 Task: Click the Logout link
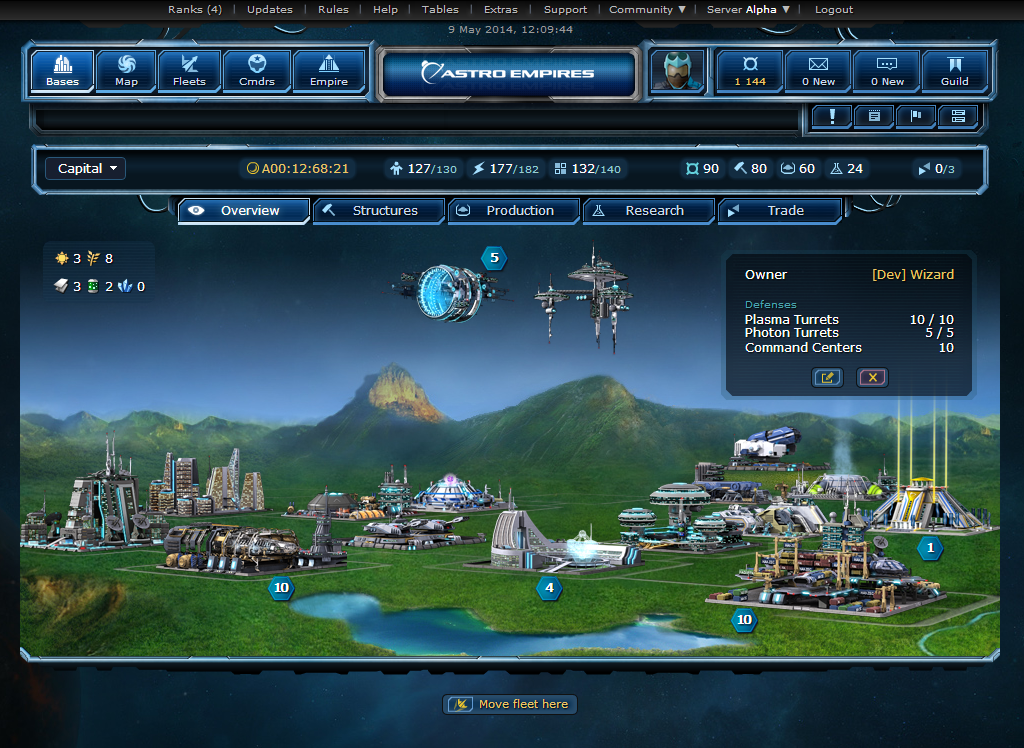pos(834,9)
